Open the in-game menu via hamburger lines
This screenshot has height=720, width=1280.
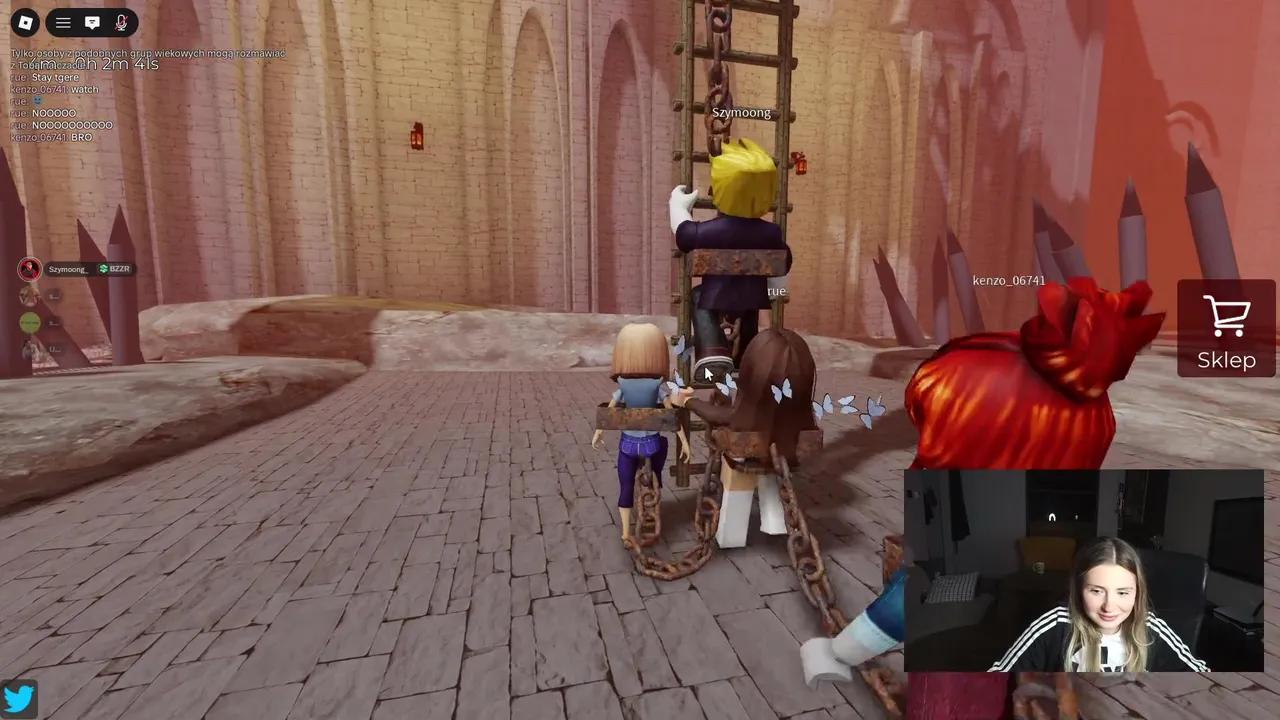coord(62,22)
